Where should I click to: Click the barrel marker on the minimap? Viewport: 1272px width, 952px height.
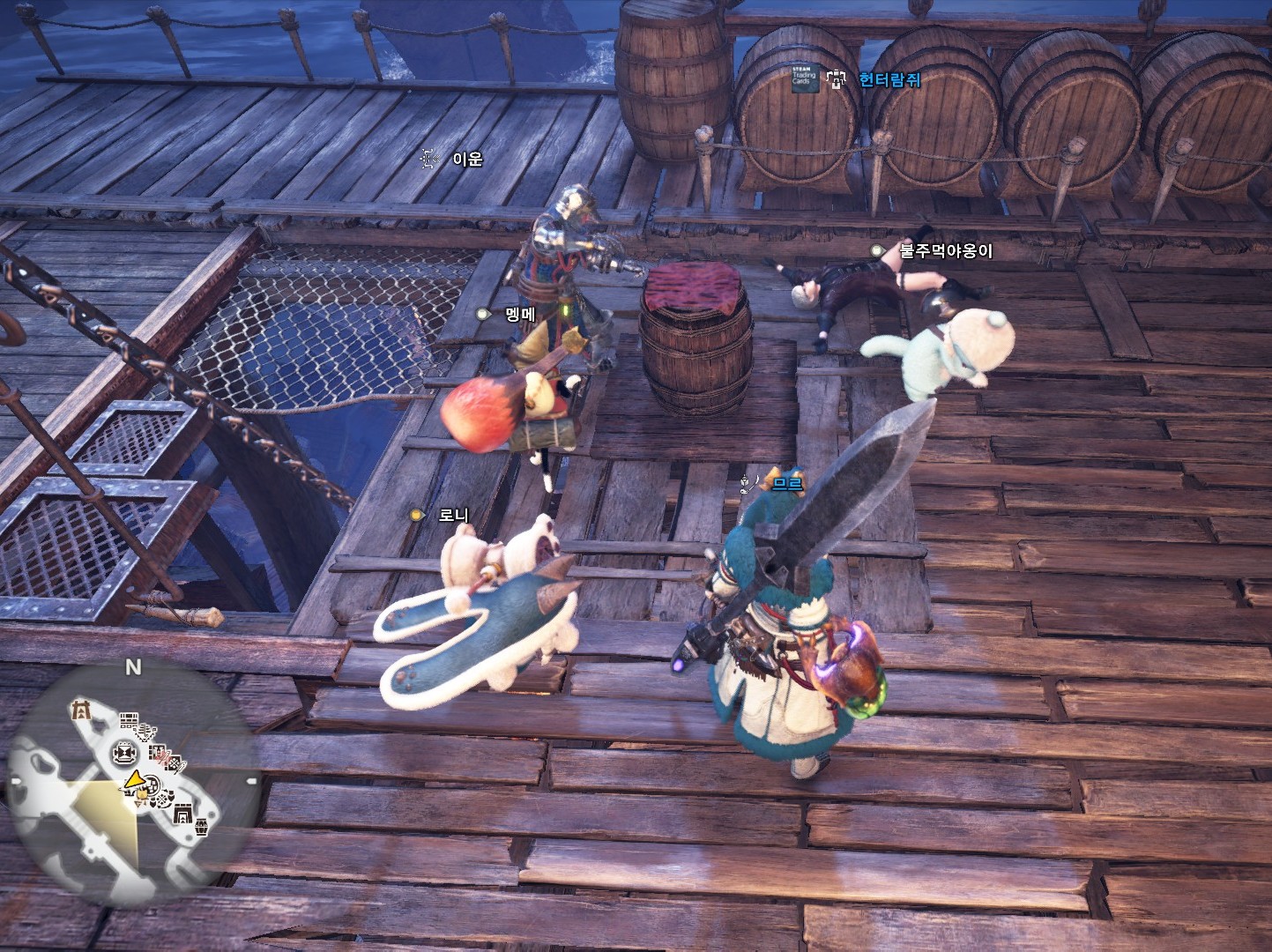click(203, 829)
